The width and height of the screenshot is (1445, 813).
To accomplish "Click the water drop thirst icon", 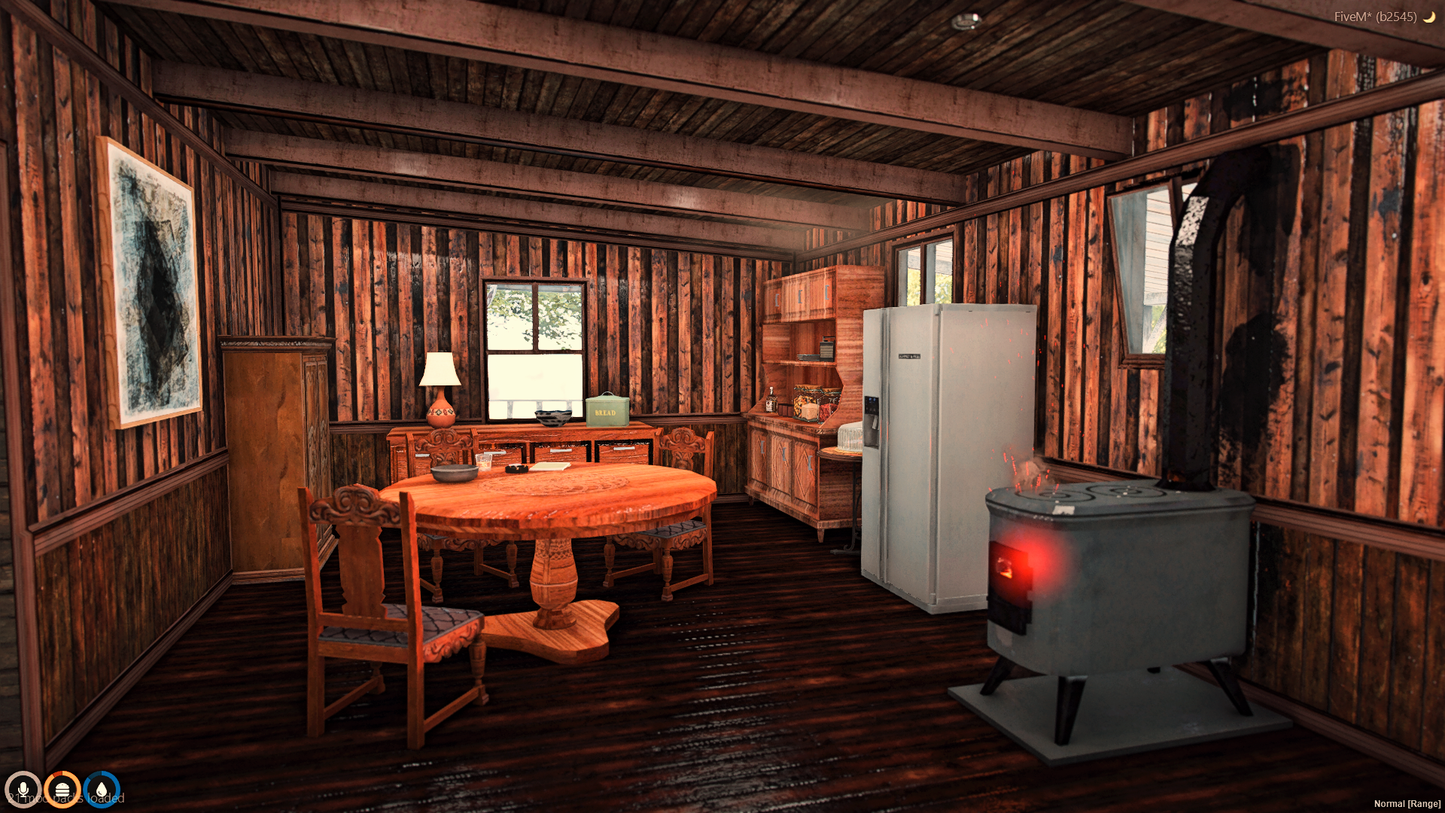I will click(x=102, y=789).
